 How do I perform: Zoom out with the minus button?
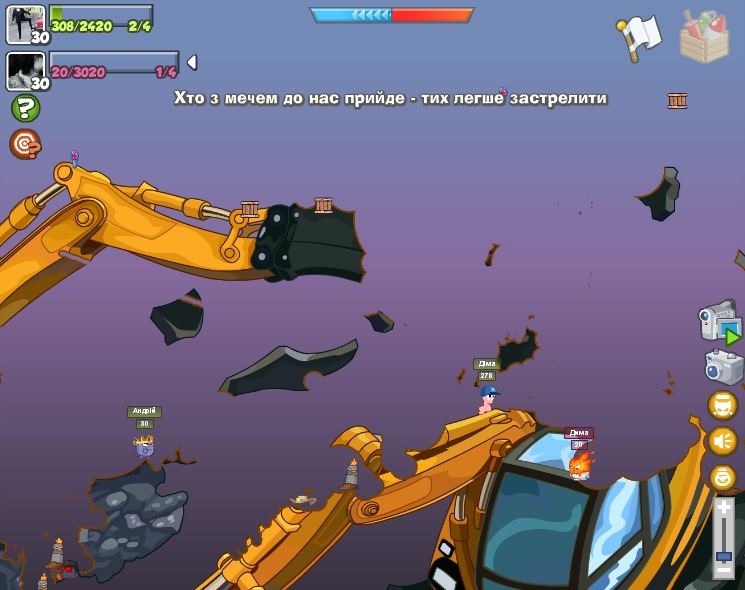pos(723,570)
